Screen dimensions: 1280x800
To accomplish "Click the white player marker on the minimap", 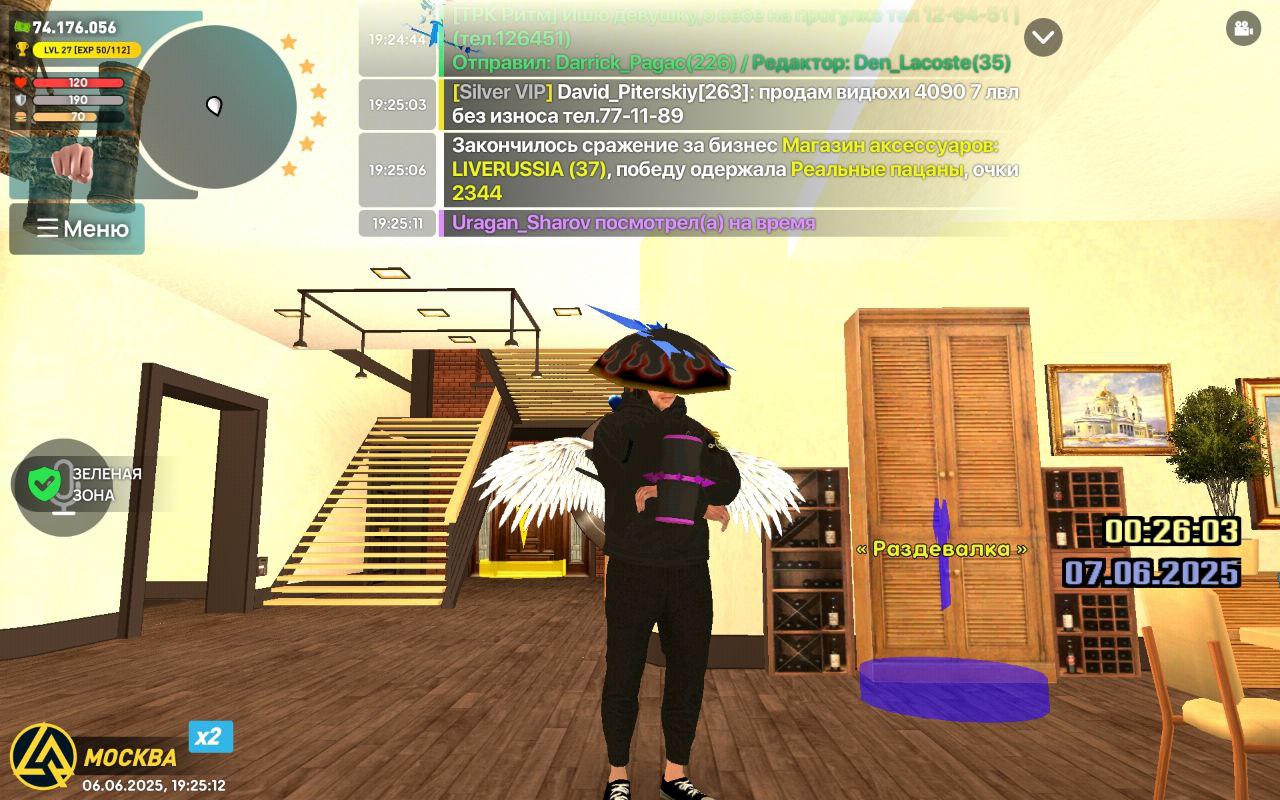I will click(x=215, y=105).
